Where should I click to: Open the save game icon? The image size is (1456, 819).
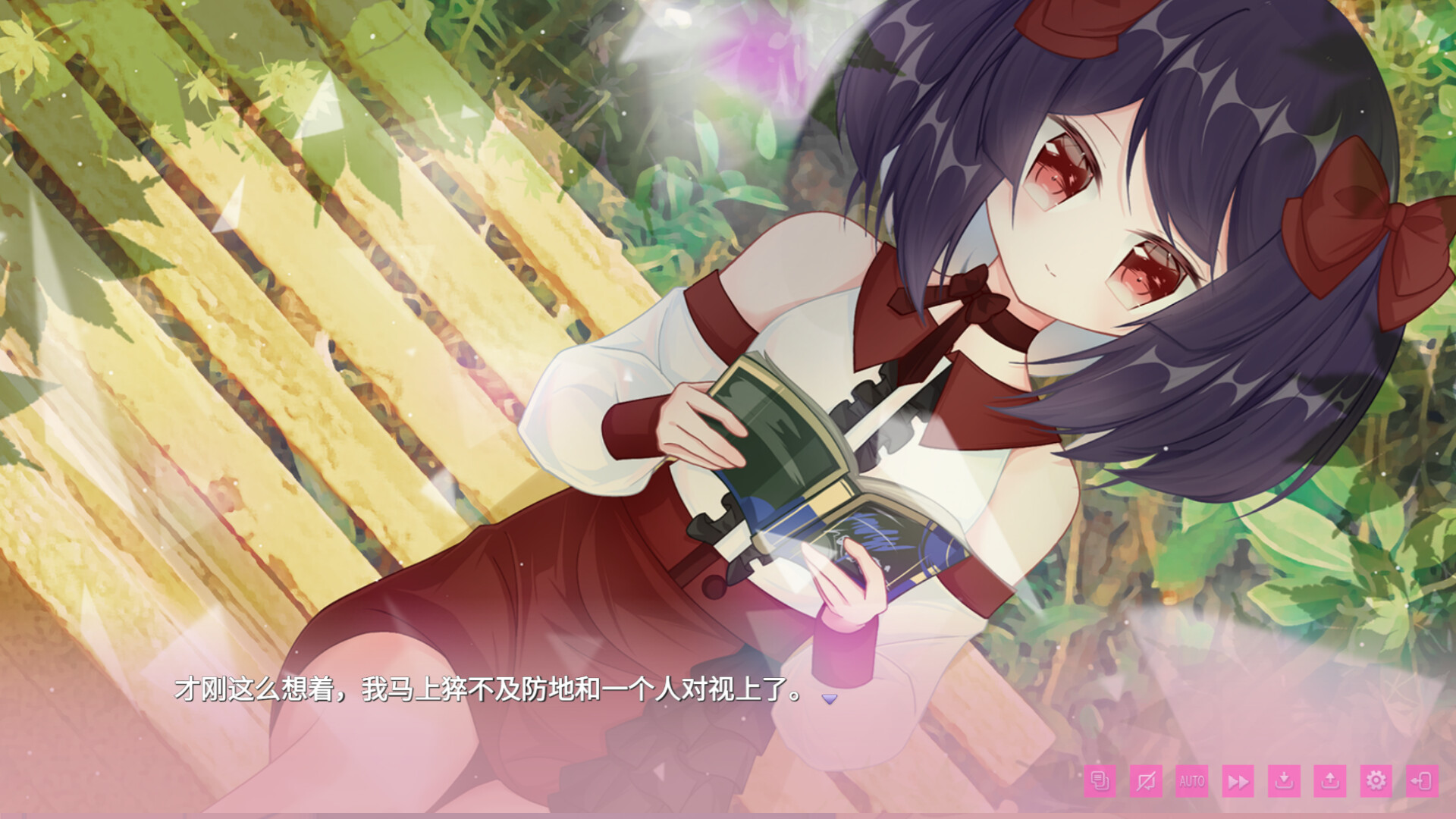click(x=1283, y=781)
